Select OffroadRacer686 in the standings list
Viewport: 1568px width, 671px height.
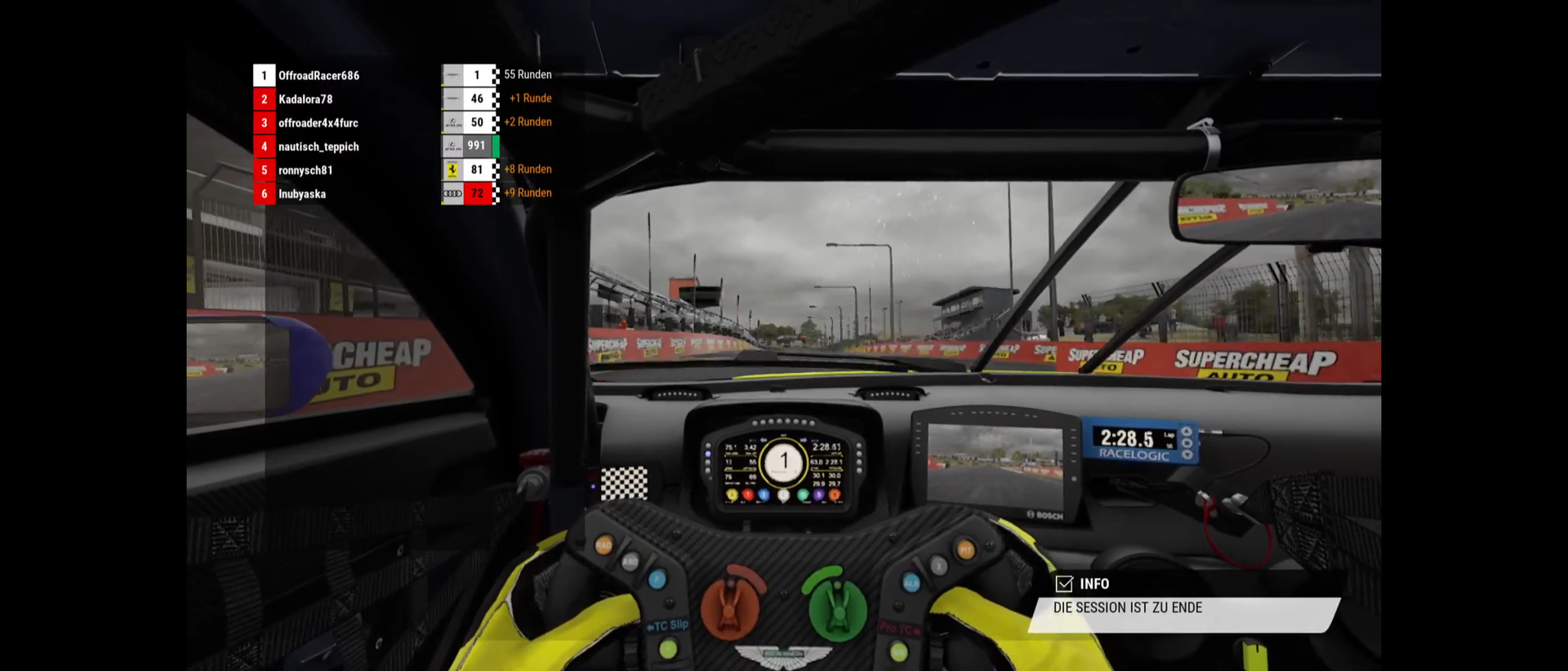tap(318, 76)
